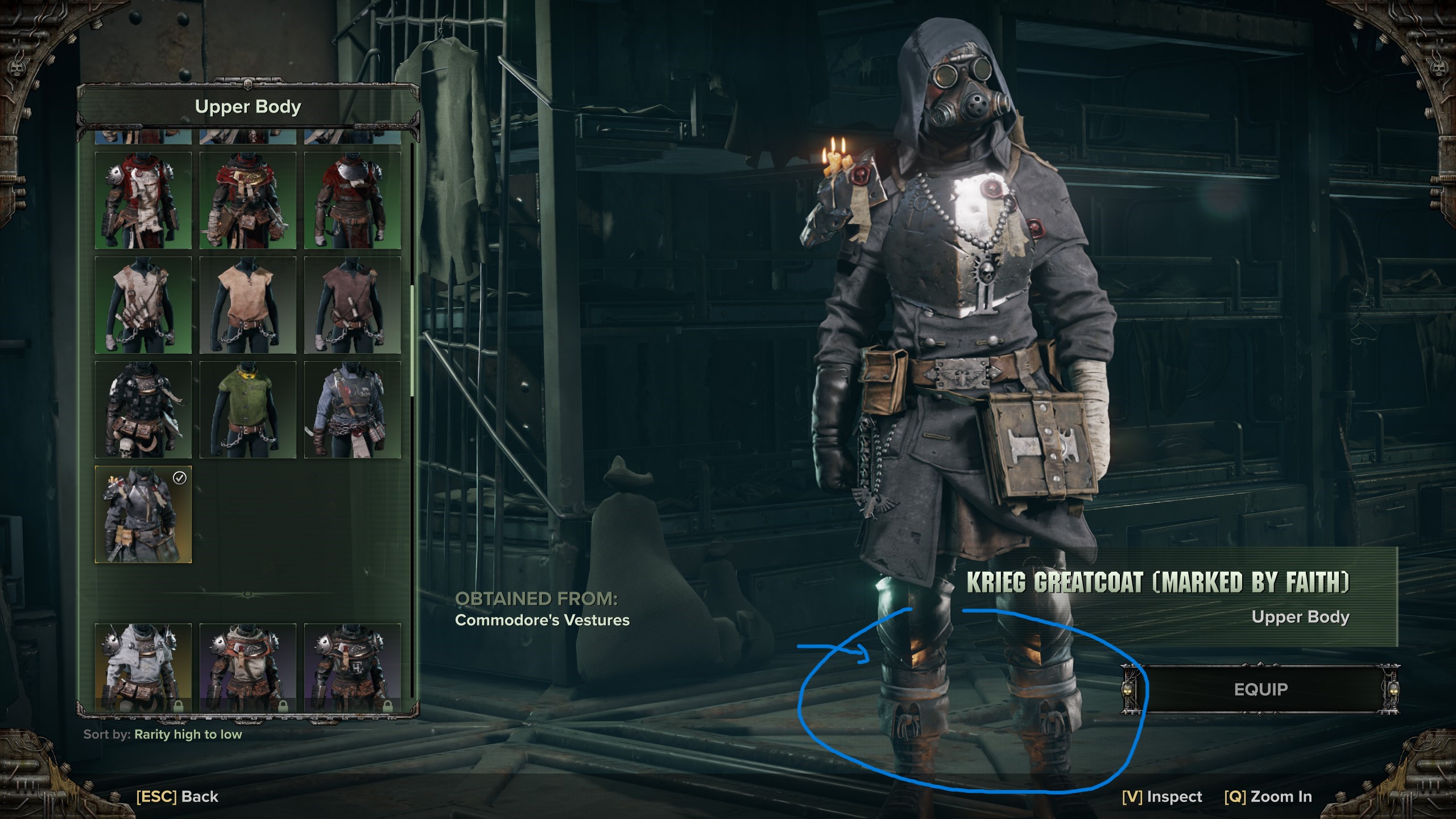The image size is (1456, 819).
Task: Choose the locked beige tabard with red trim
Action: click(248, 667)
